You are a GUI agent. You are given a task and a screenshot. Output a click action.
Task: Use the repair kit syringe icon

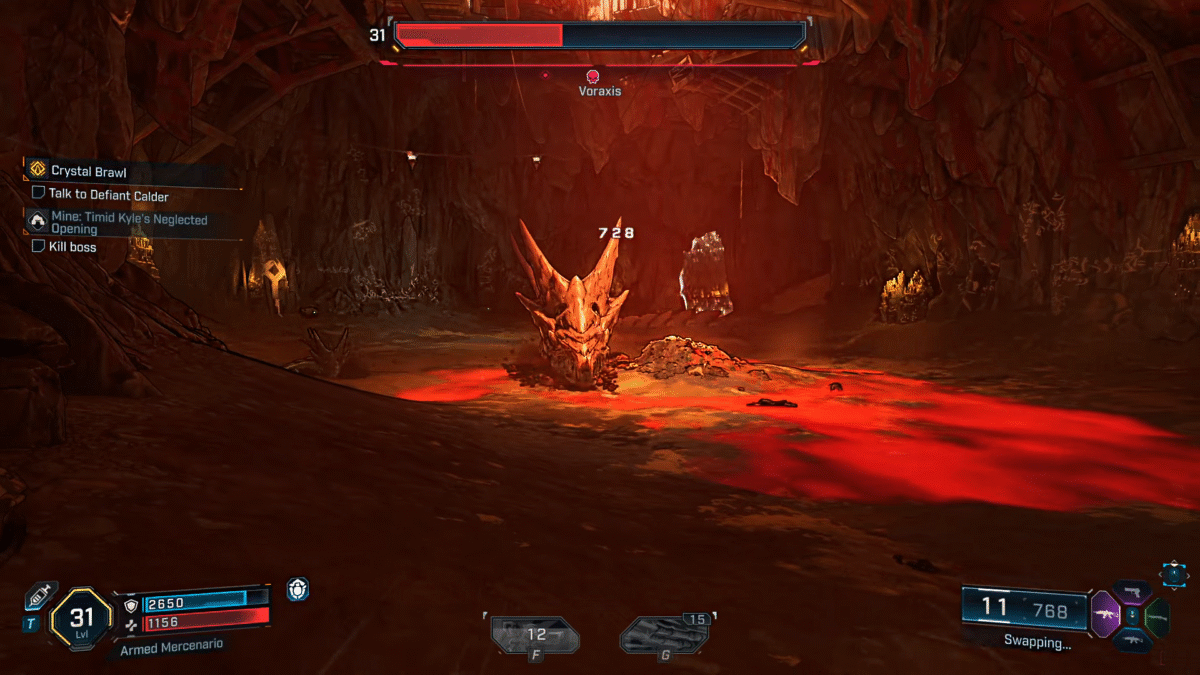tap(41, 596)
